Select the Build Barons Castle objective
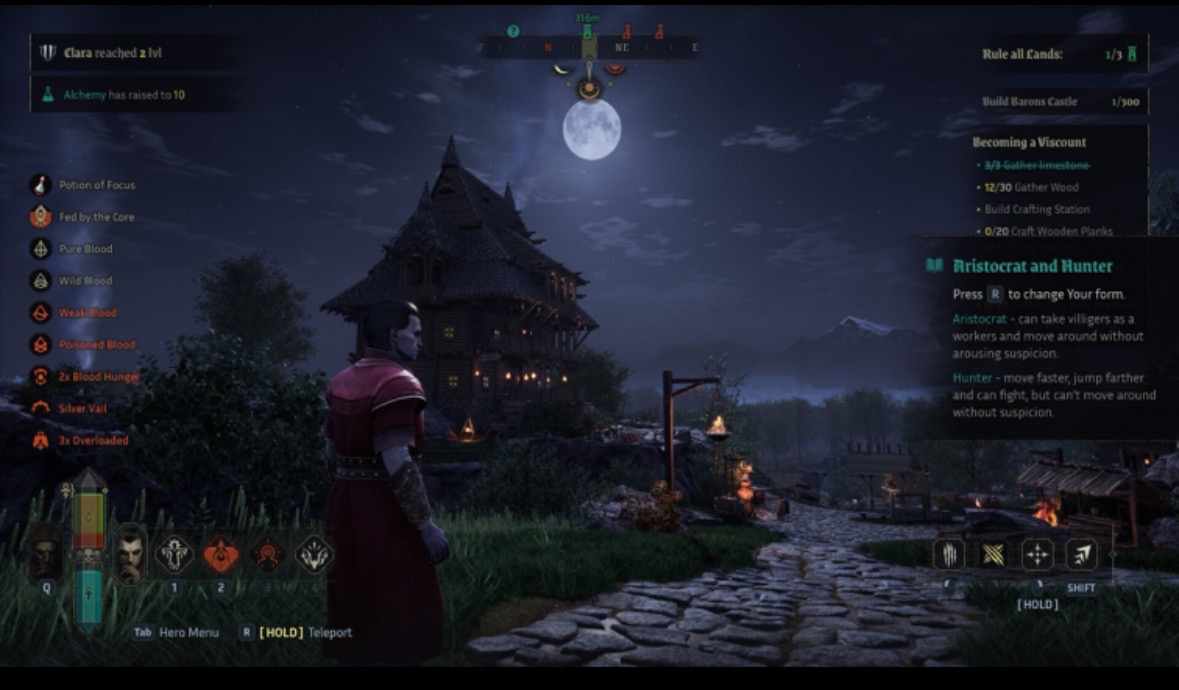This screenshot has height=690, width=1179. (x=1060, y=101)
